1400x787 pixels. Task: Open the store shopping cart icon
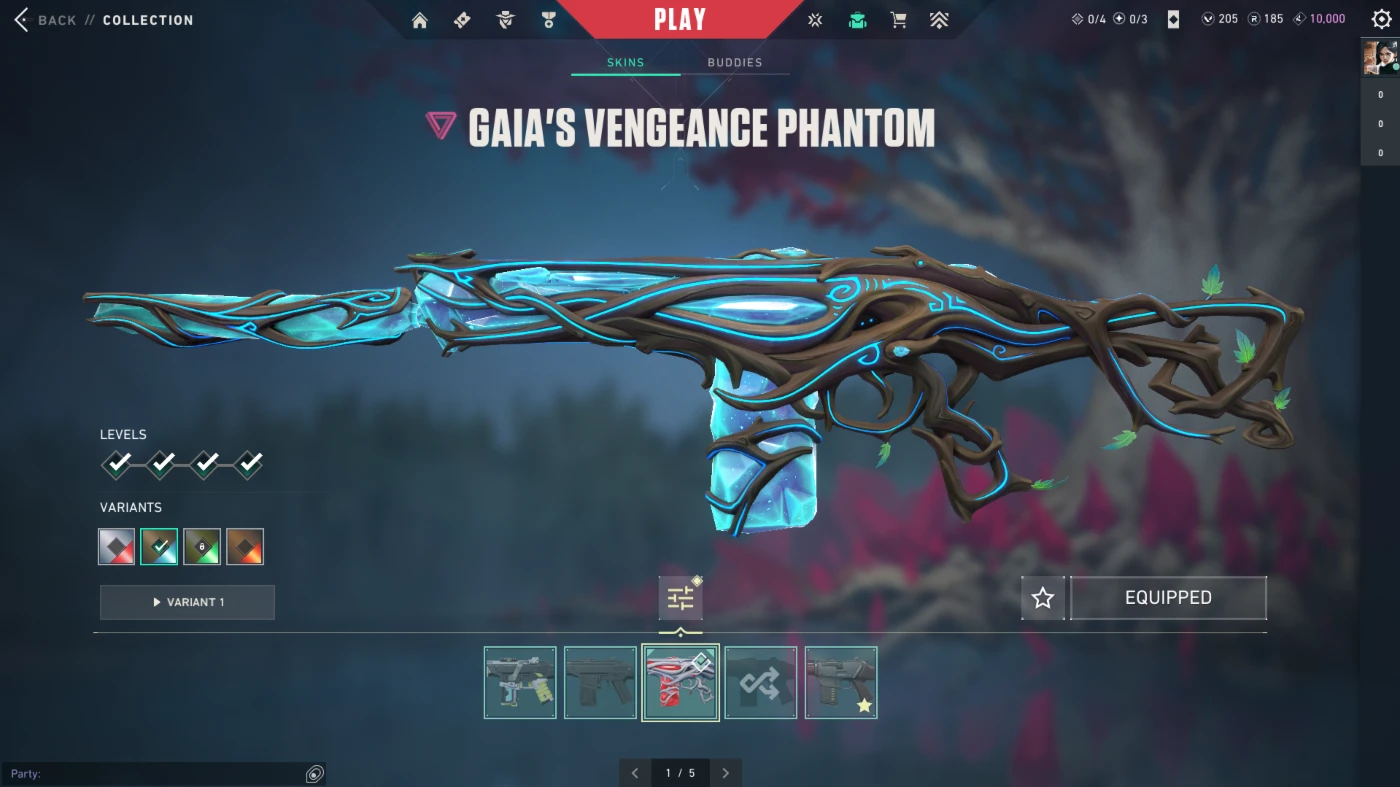[x=898, y=20]
